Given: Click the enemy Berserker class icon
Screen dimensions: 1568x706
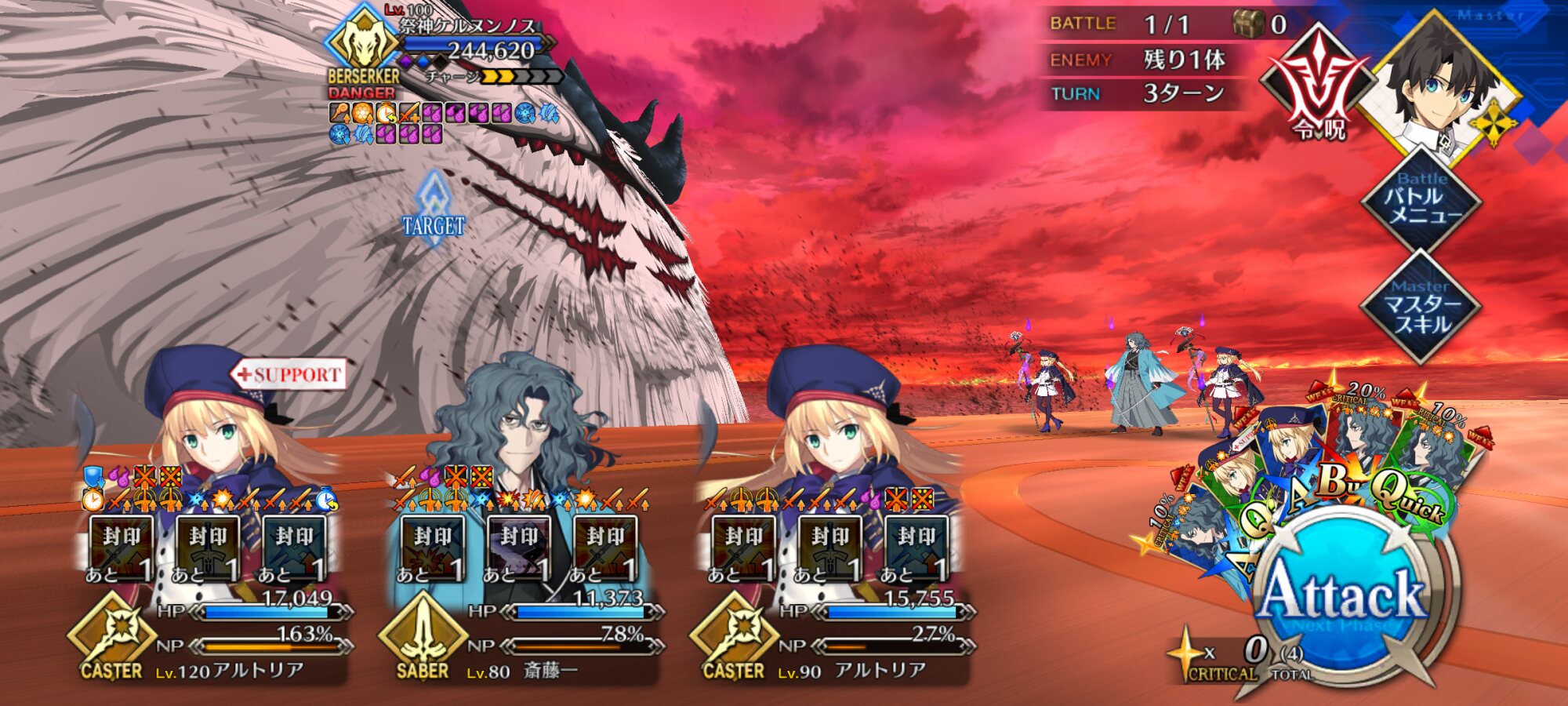Looking at the screenshot, I should pyautogui.click(x=362, y=43).
